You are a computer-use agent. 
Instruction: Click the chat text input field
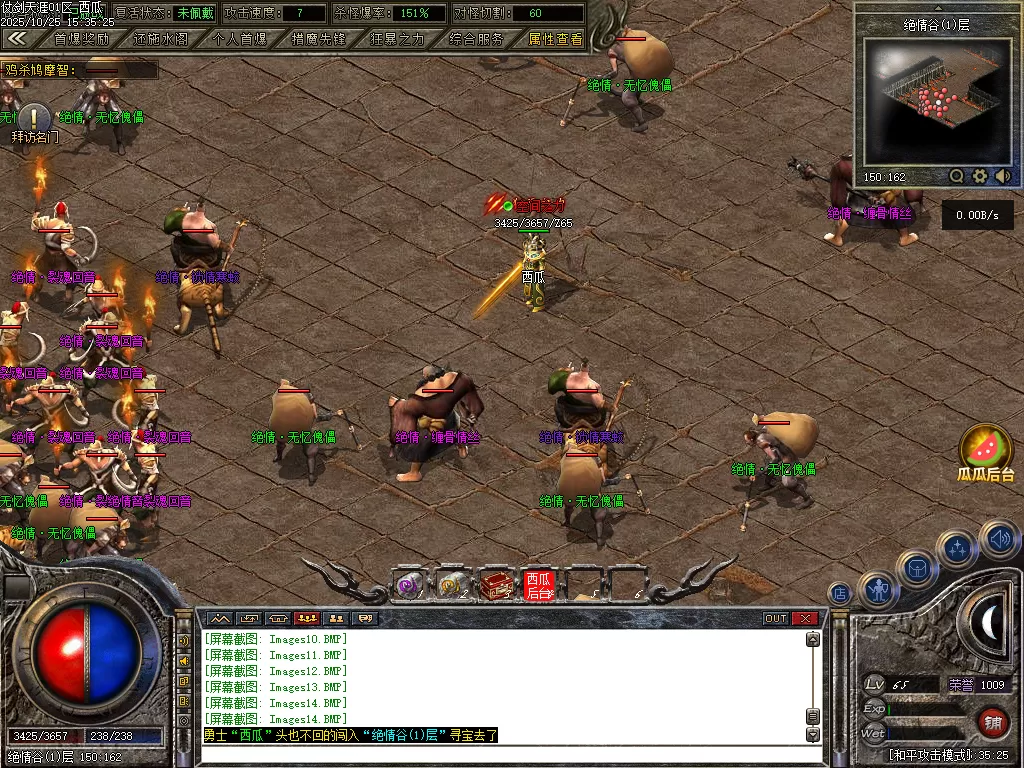point(500,753)
